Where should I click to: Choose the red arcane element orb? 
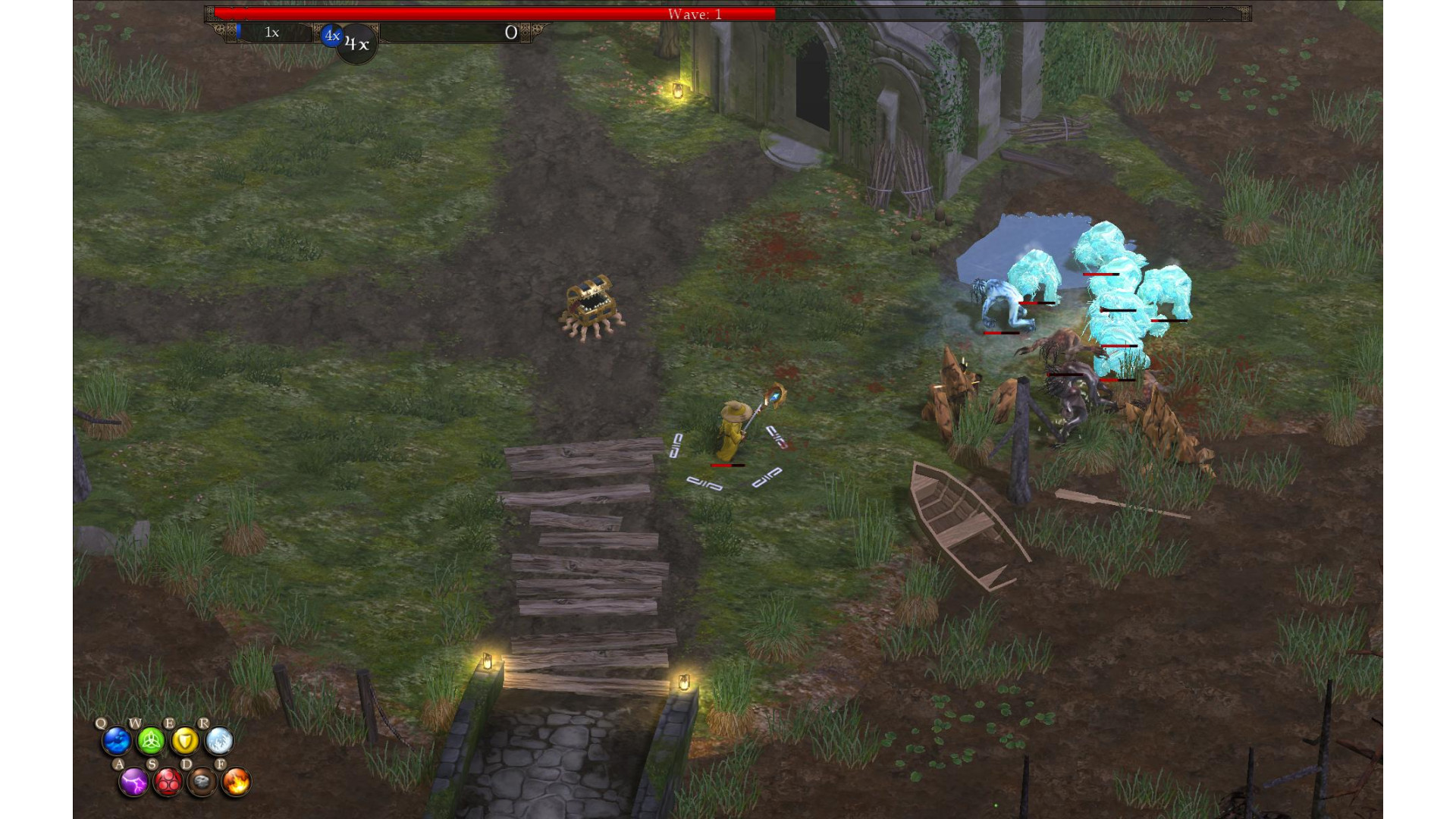click(168, 782)
